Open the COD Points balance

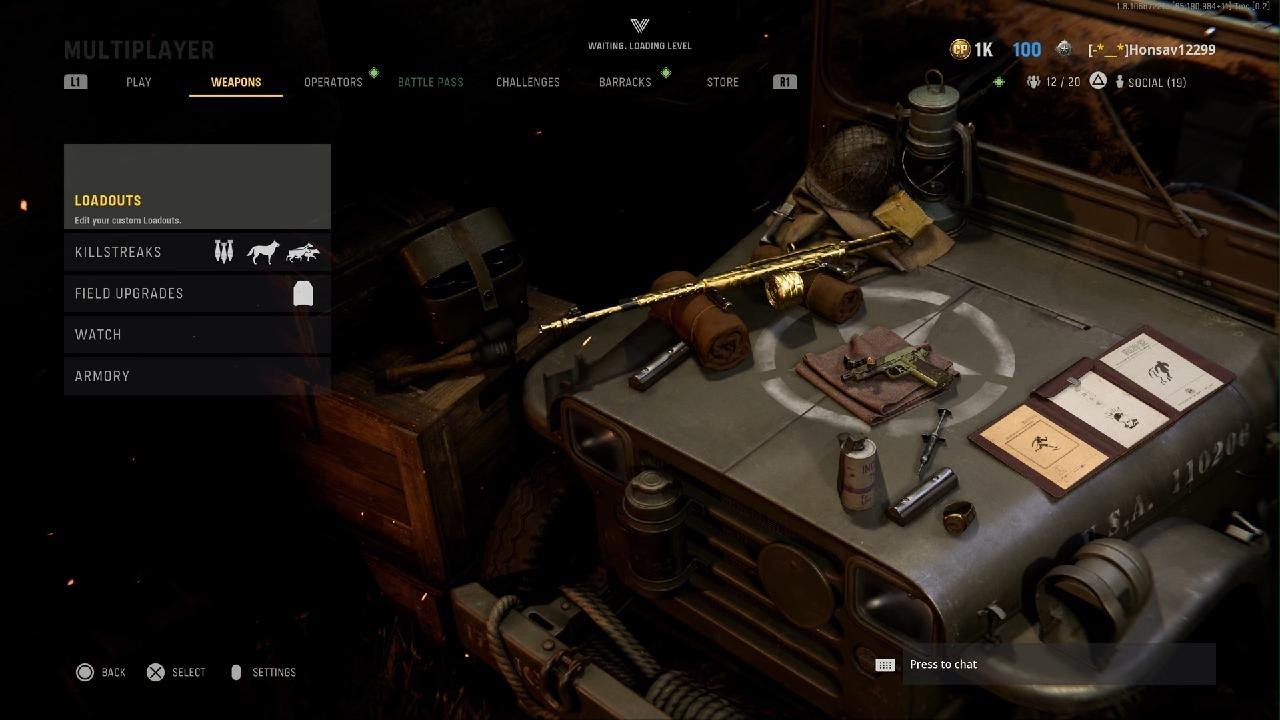point(971,50)
